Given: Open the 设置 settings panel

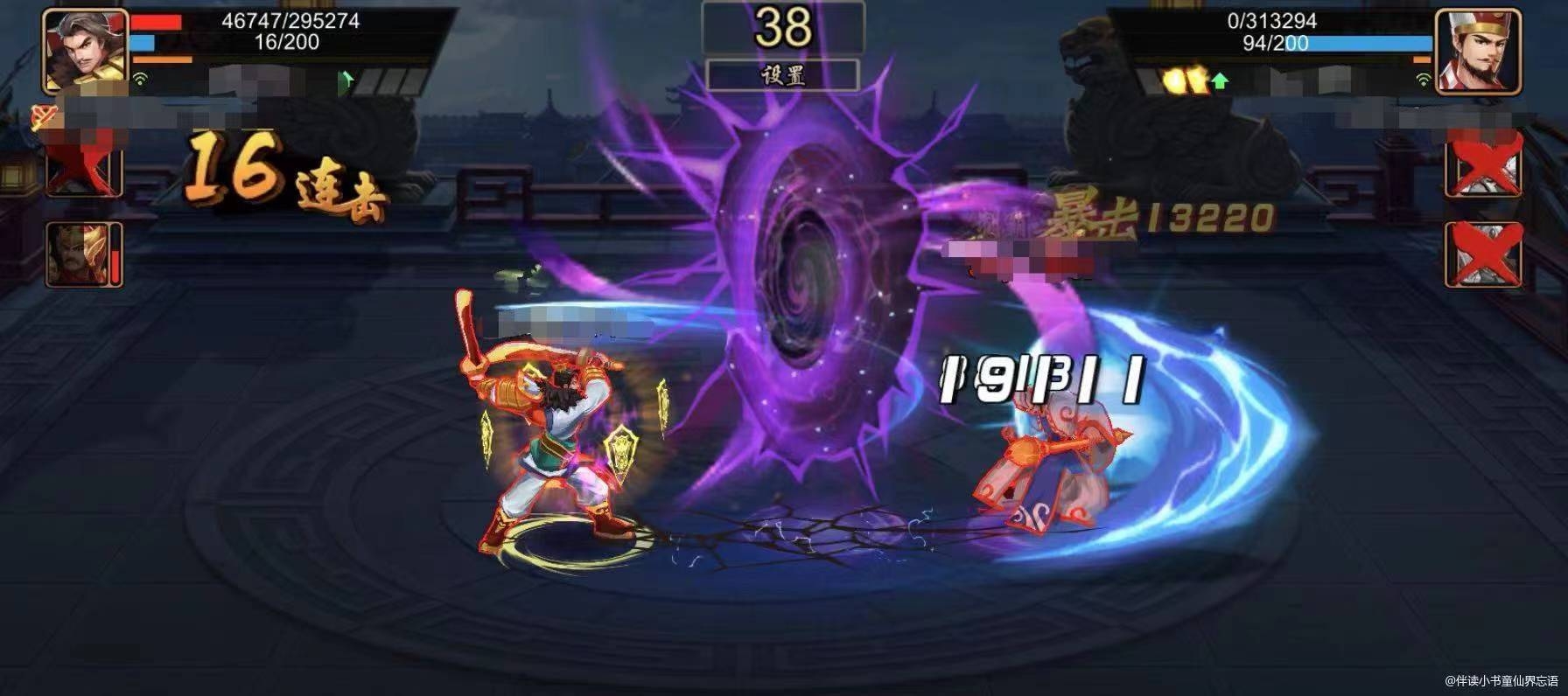Looking at the screenshot, I should coord(785,76).
